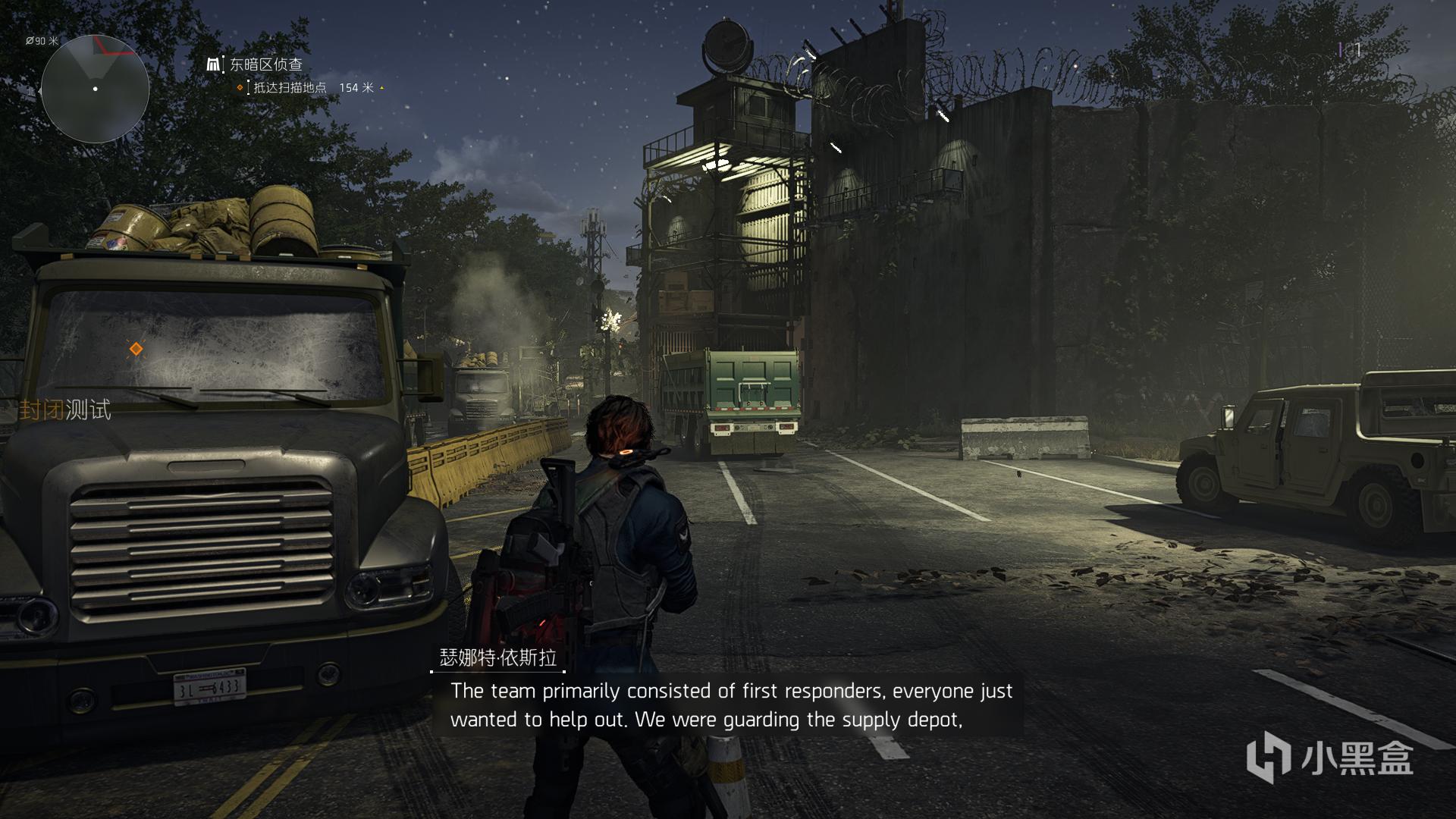Select the 东暗区侦查 mission tracker
1456x819 pixels.
(x=265, y=65)
